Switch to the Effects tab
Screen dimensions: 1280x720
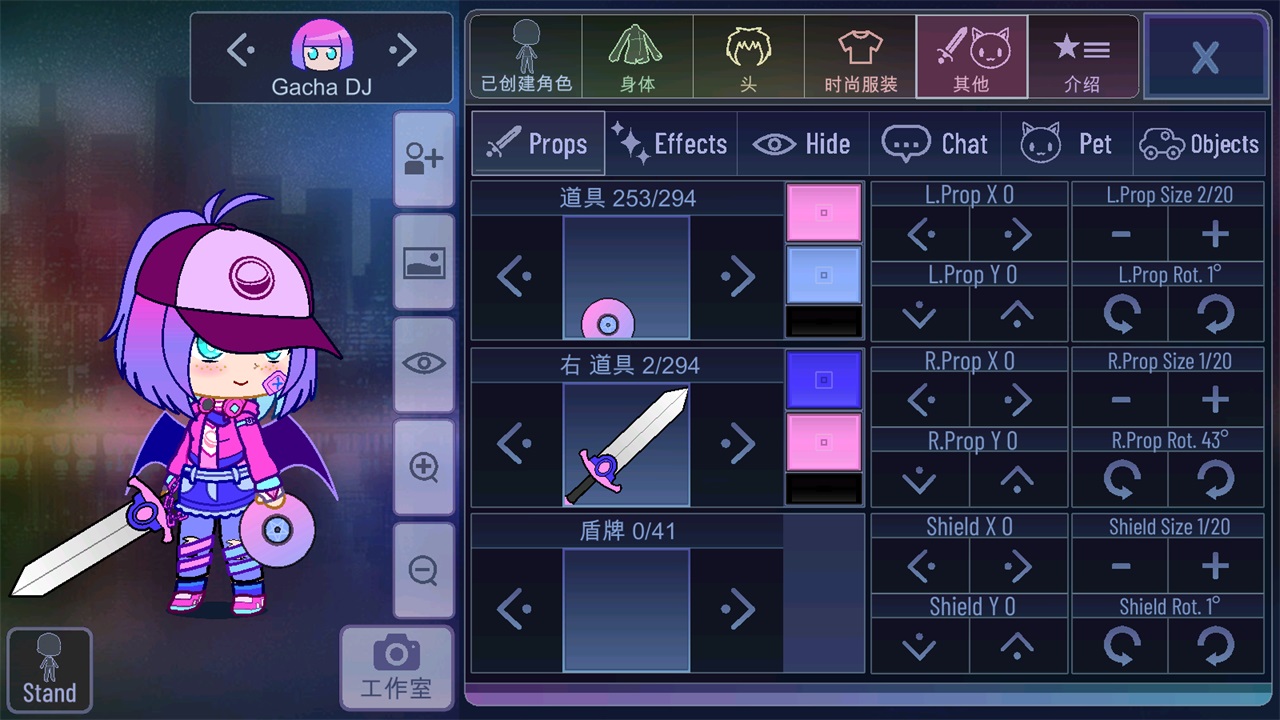(670, 143)
